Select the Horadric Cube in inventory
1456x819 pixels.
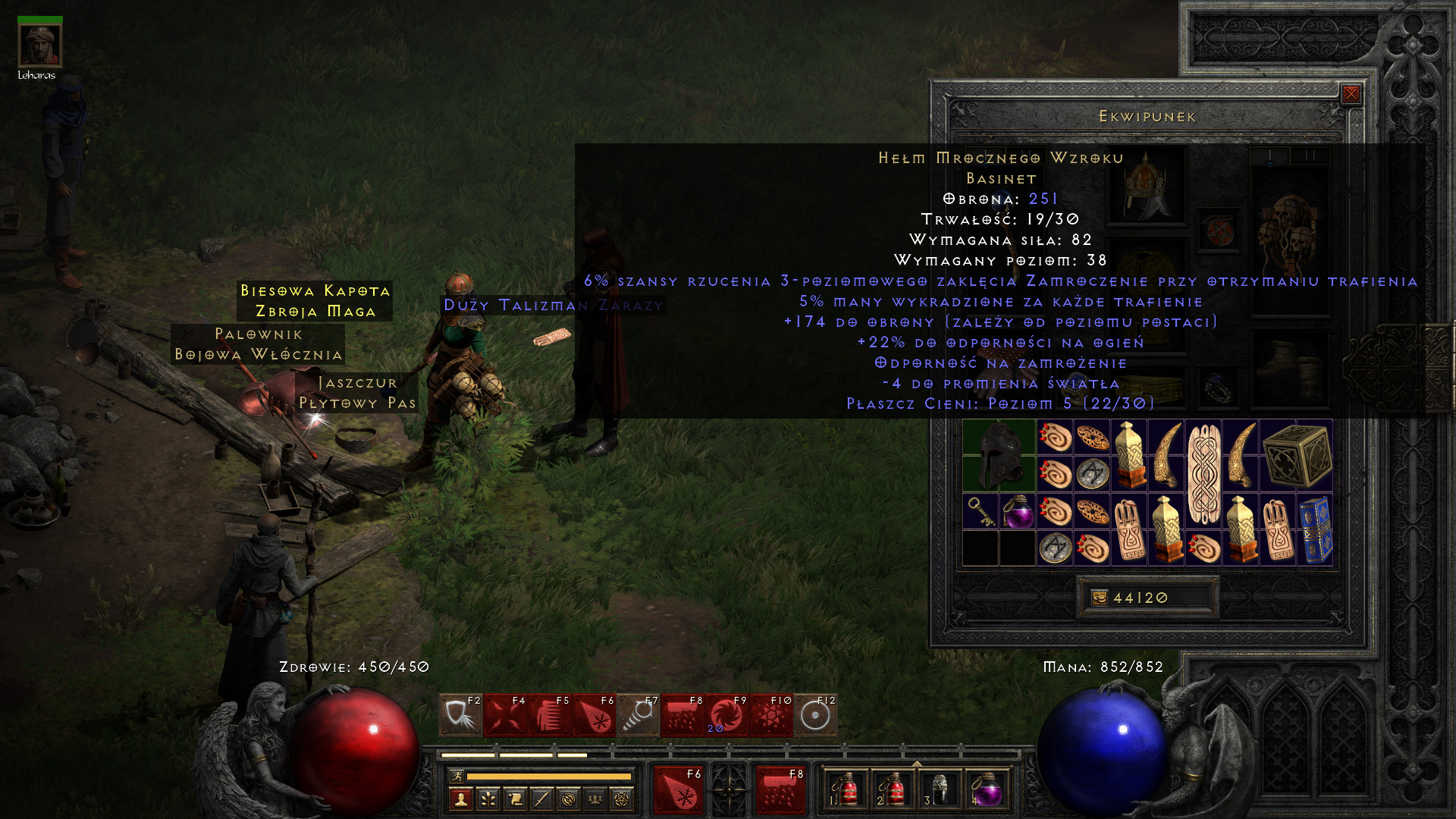pos(1297,456)
